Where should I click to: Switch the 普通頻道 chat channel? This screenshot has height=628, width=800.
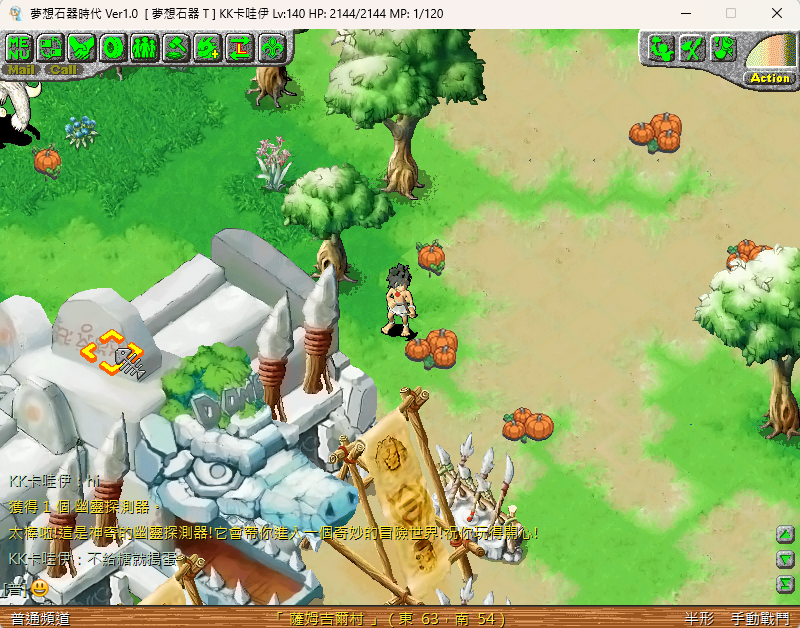pyautogui.click(x=40, y=619)
